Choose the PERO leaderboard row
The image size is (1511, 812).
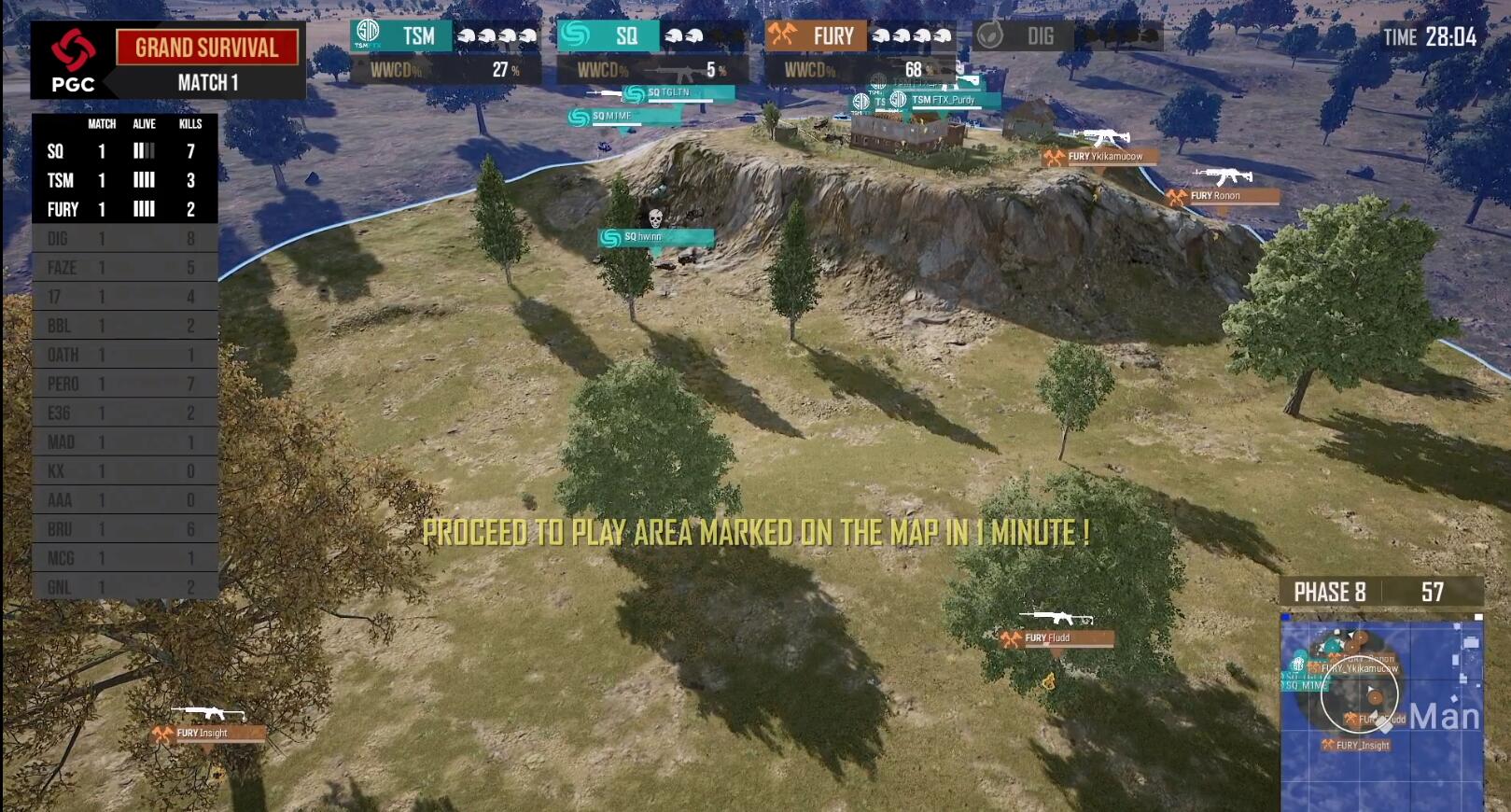coord(124,384)
